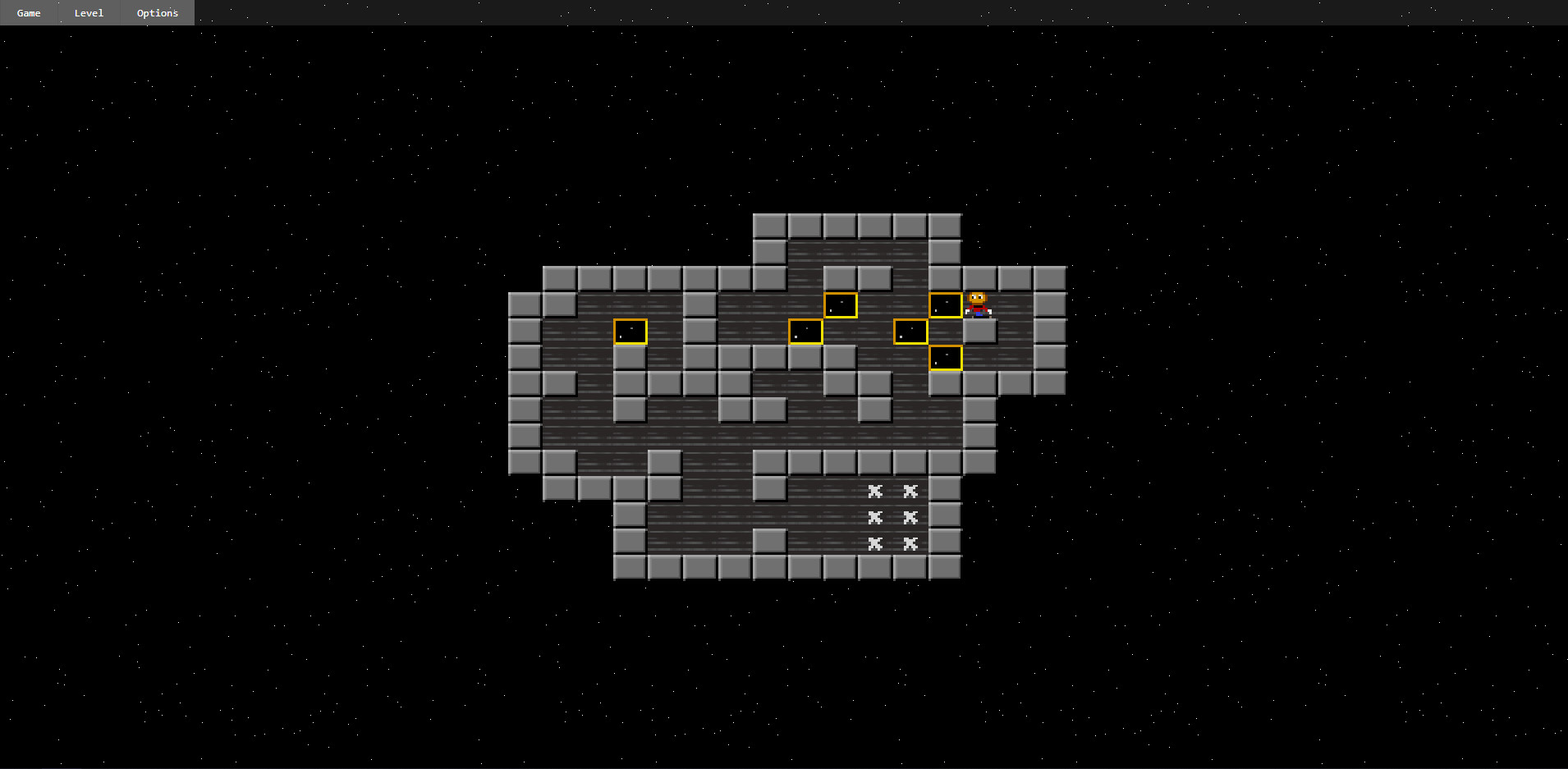Select the bottom-right X goal tile
Image resolution: width=1568 pixels, height=769 pixels.
click(910, 543)
